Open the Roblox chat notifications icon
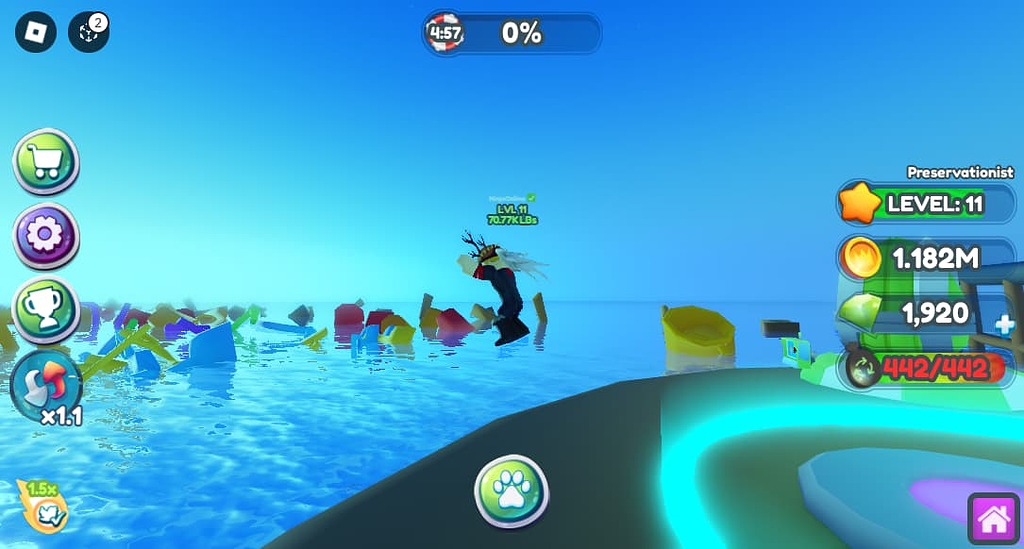Screen dimensions: 1024x549 tap(88, 32)
